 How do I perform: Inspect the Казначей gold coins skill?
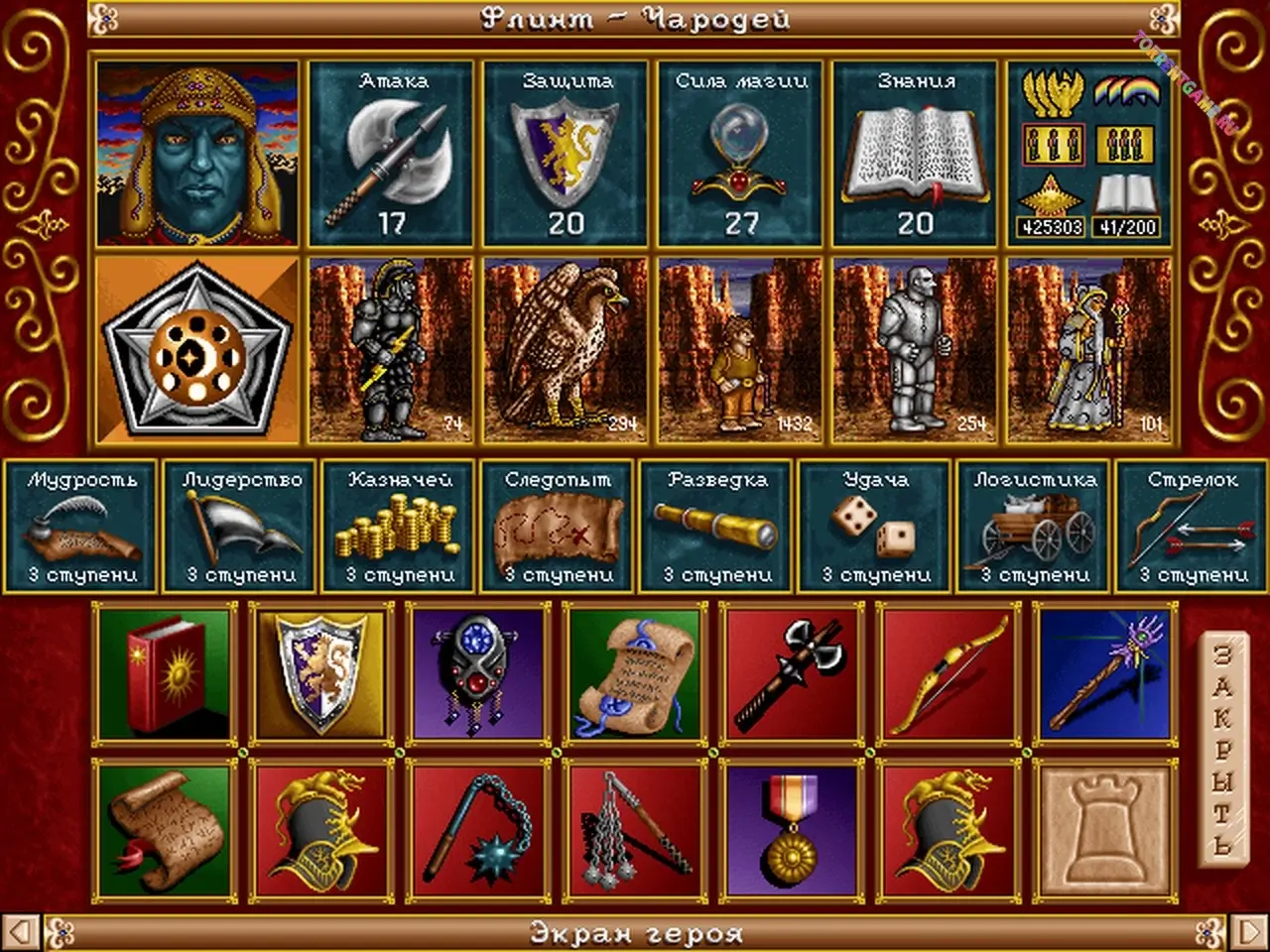400,528
